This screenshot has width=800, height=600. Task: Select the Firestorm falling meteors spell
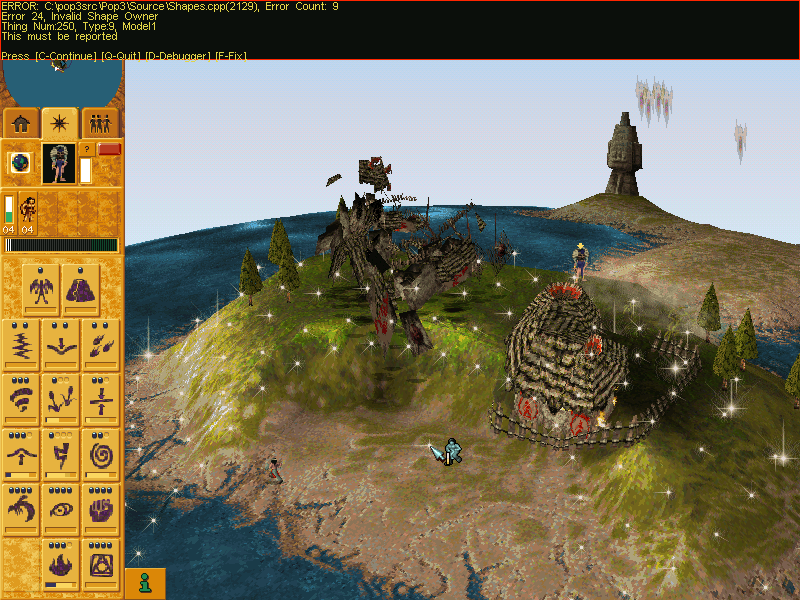(x=101, y=346)
